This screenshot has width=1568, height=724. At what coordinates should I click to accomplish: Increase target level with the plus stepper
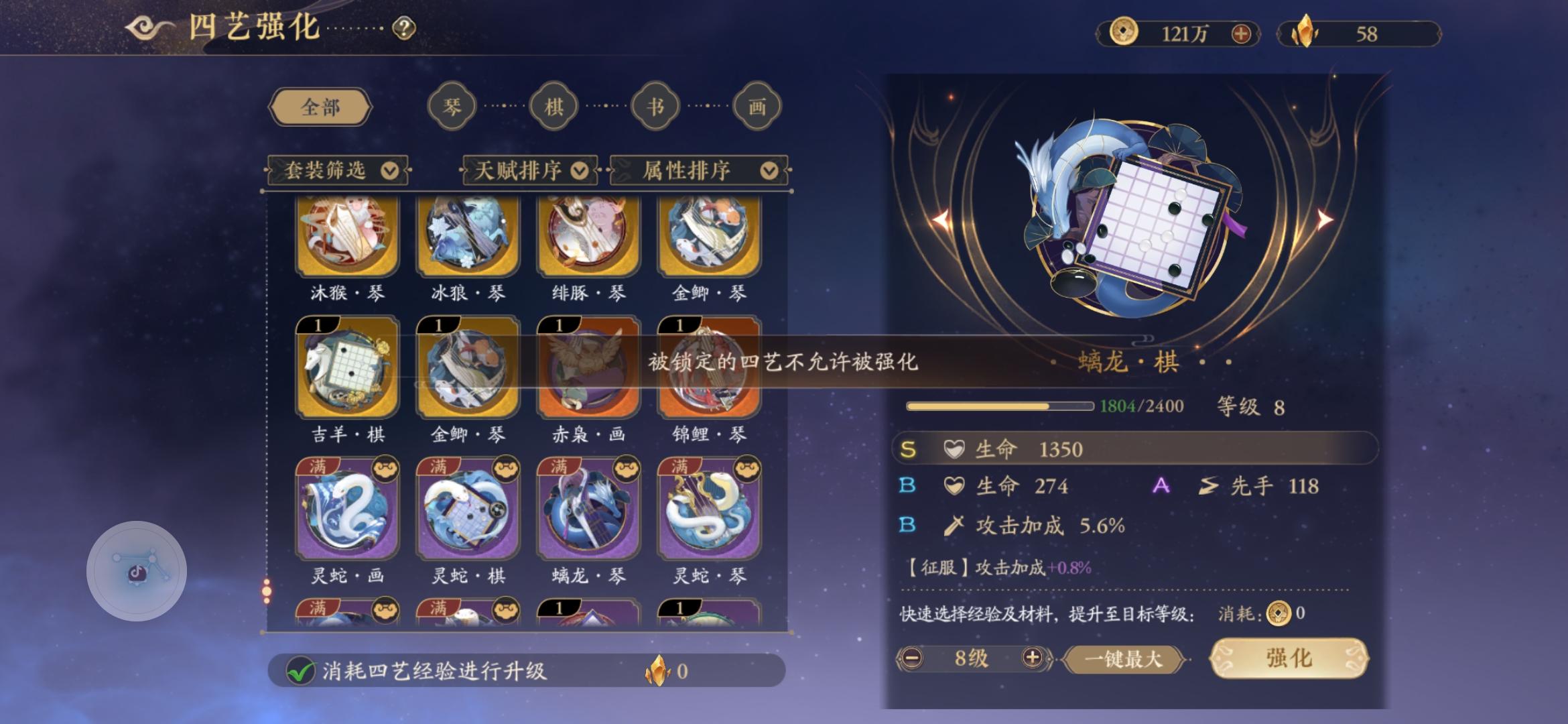click(1033, 659)
